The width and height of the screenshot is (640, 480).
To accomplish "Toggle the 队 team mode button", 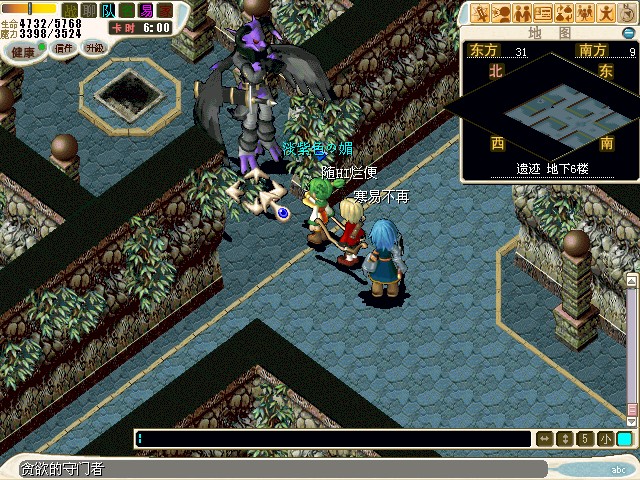I will coord(108,10).
